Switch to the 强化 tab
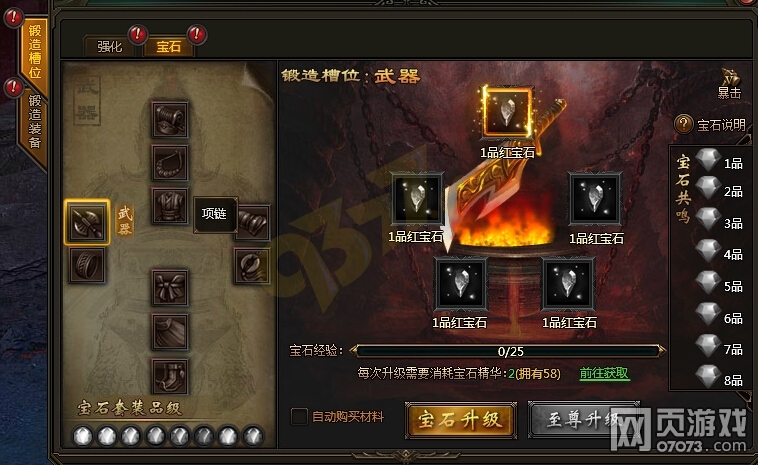 tap(110, 46)
